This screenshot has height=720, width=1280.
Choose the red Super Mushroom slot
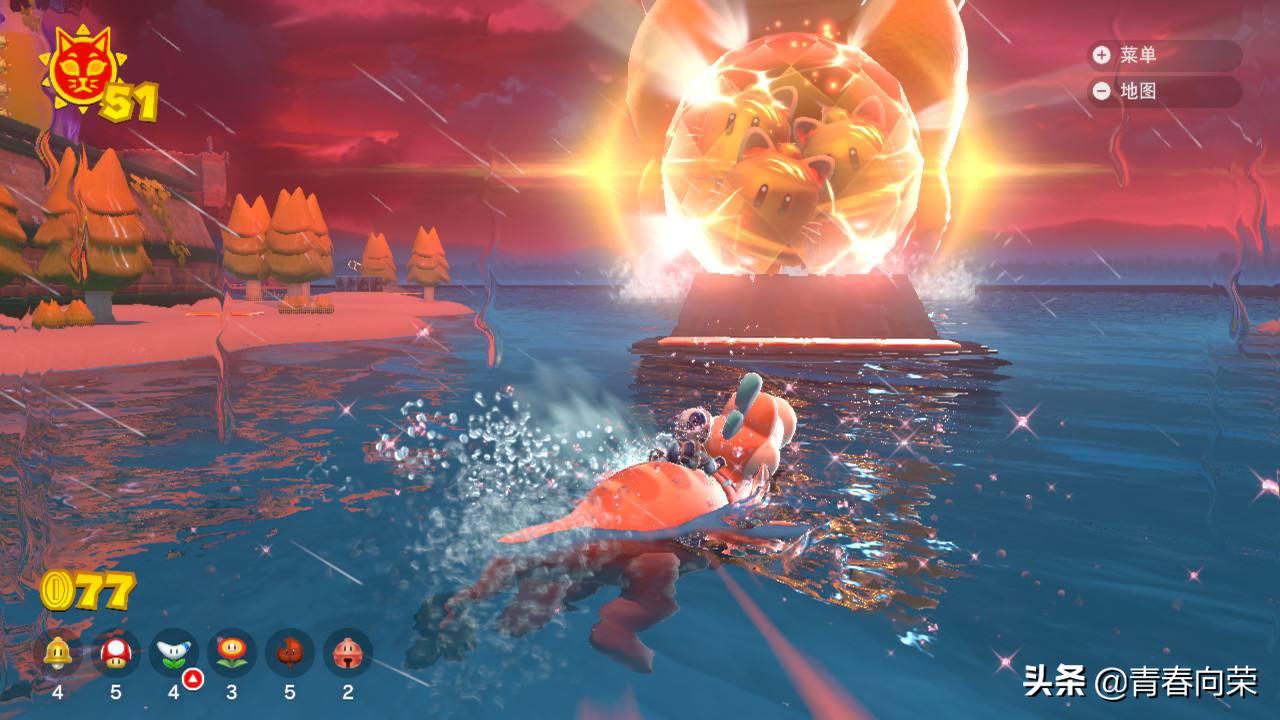116,653
